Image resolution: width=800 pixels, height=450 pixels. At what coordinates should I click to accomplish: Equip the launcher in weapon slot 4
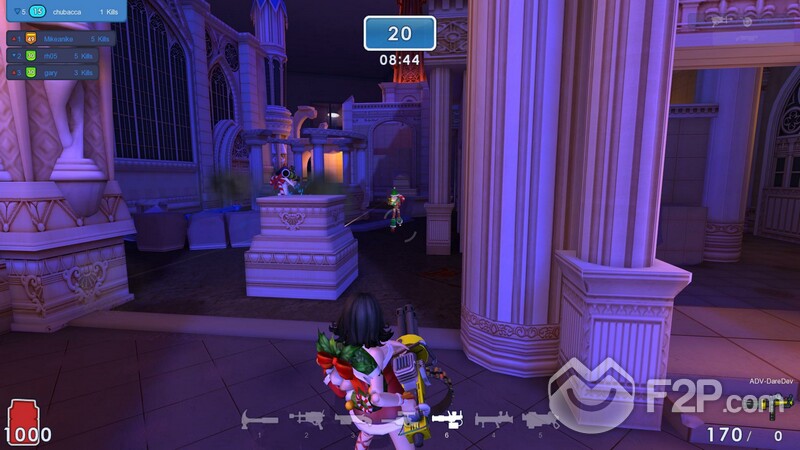(x=493, y=420)
